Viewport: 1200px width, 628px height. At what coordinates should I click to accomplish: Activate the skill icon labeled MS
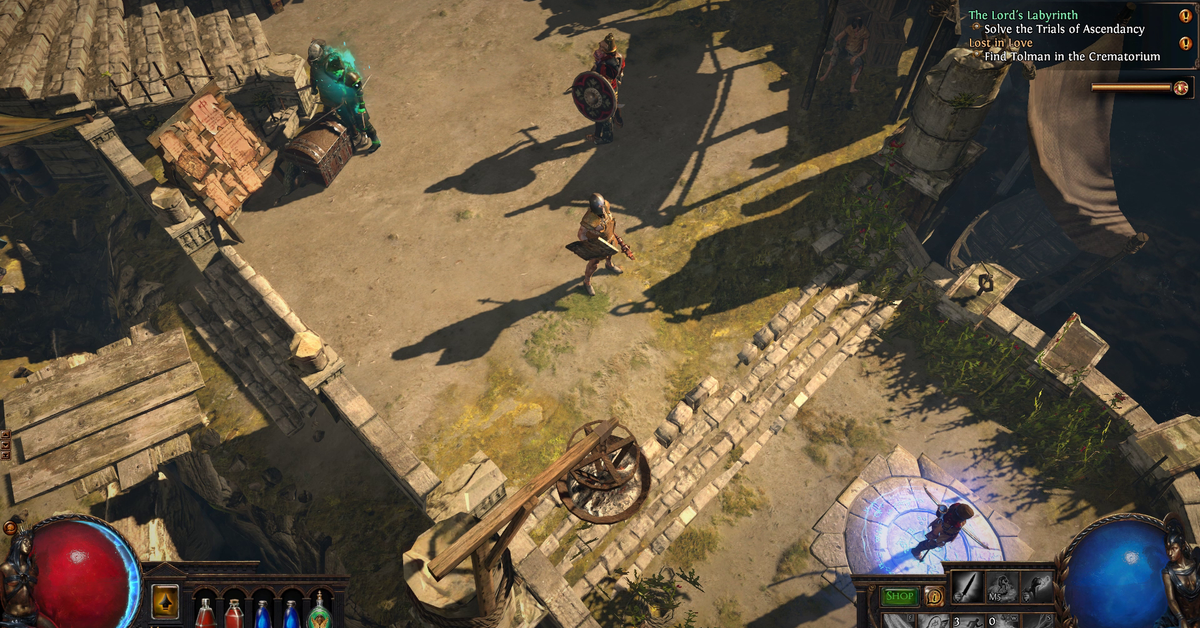[x=1001, y=587]
